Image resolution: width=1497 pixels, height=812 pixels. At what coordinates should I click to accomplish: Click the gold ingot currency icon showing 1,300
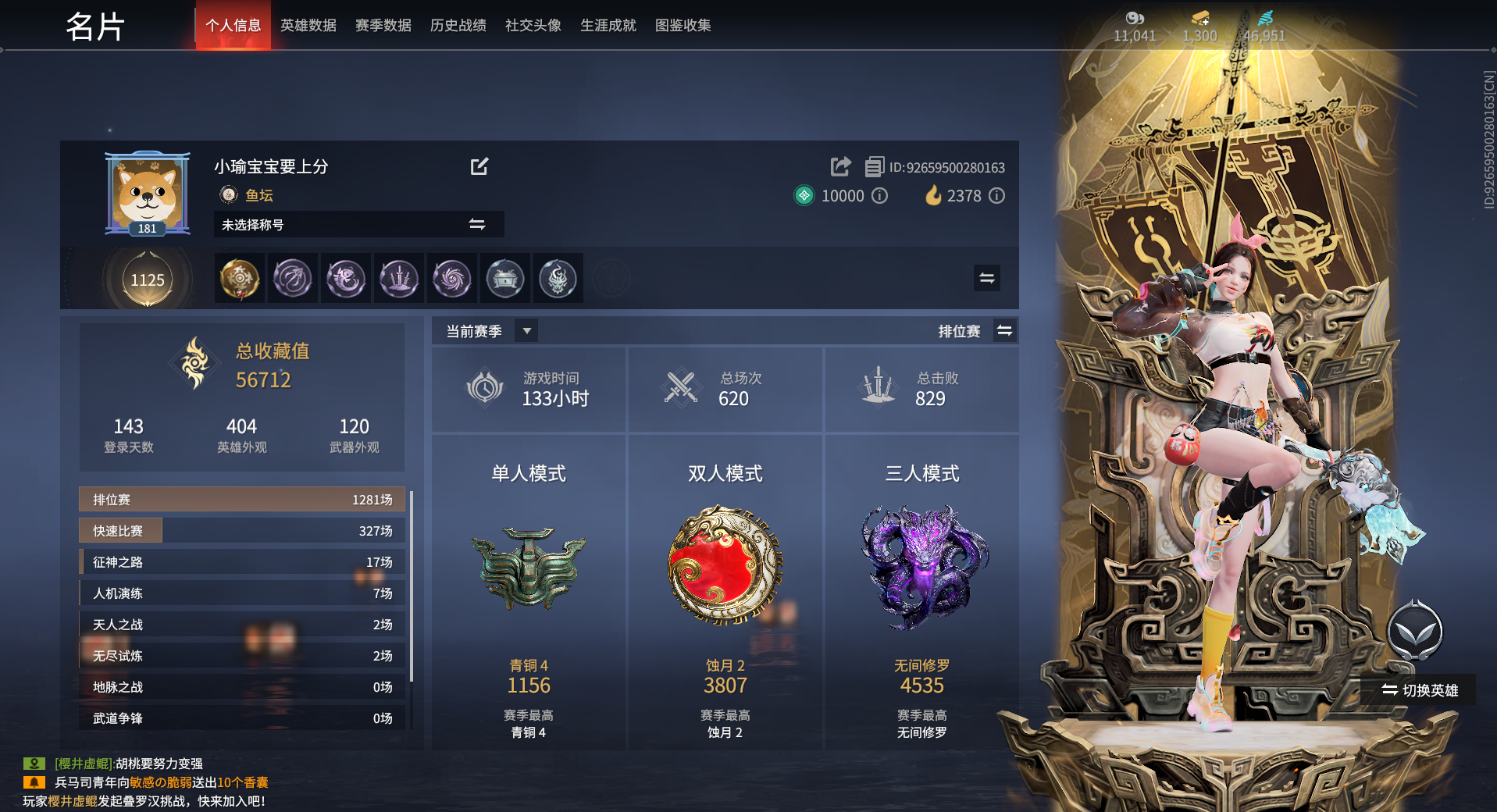coord(1200,17)
